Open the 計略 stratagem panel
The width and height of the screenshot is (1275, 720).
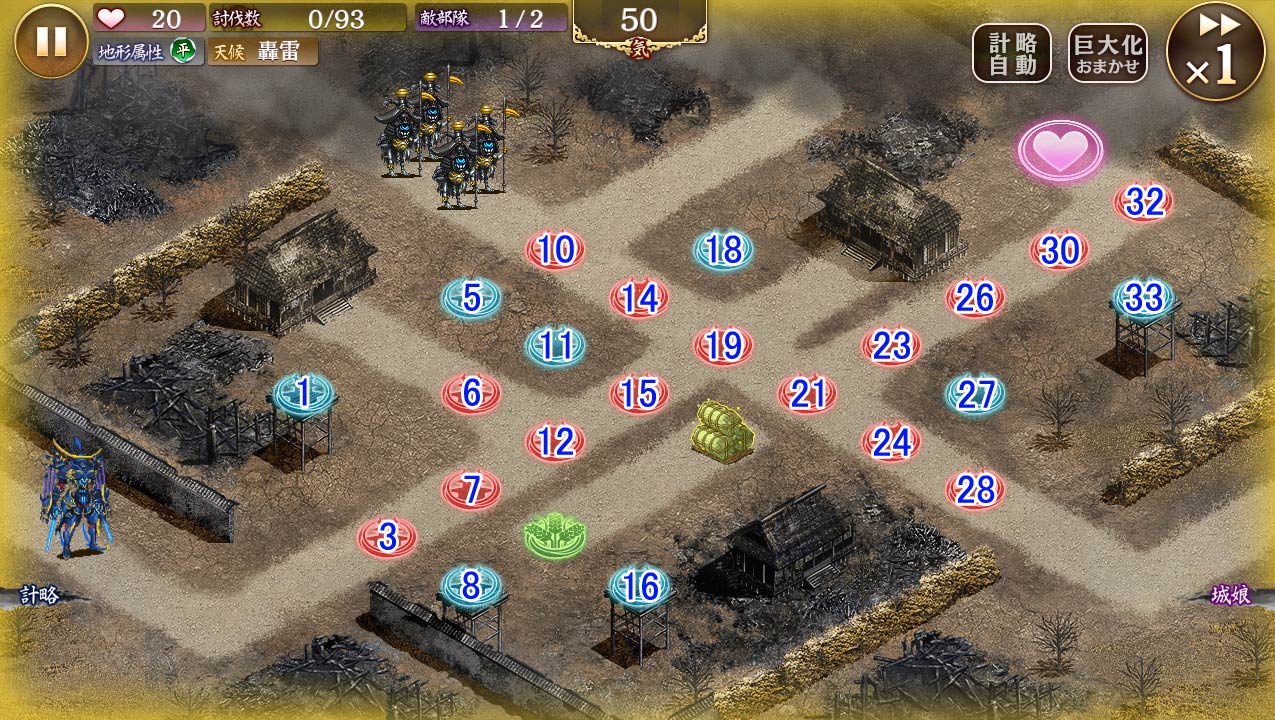click(x=40, y=596)
